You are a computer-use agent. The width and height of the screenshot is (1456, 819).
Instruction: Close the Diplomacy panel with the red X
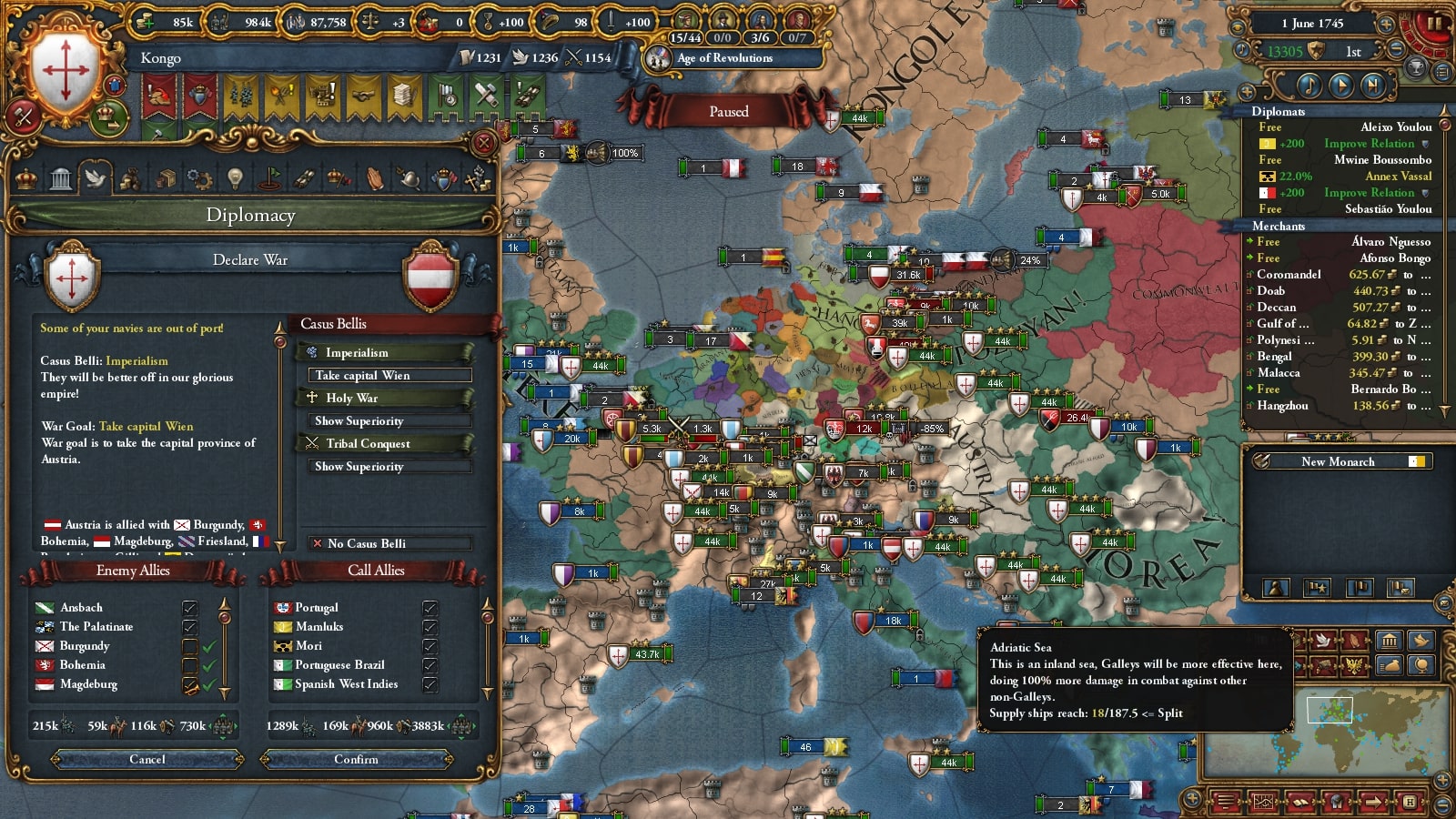coord(485,143)
